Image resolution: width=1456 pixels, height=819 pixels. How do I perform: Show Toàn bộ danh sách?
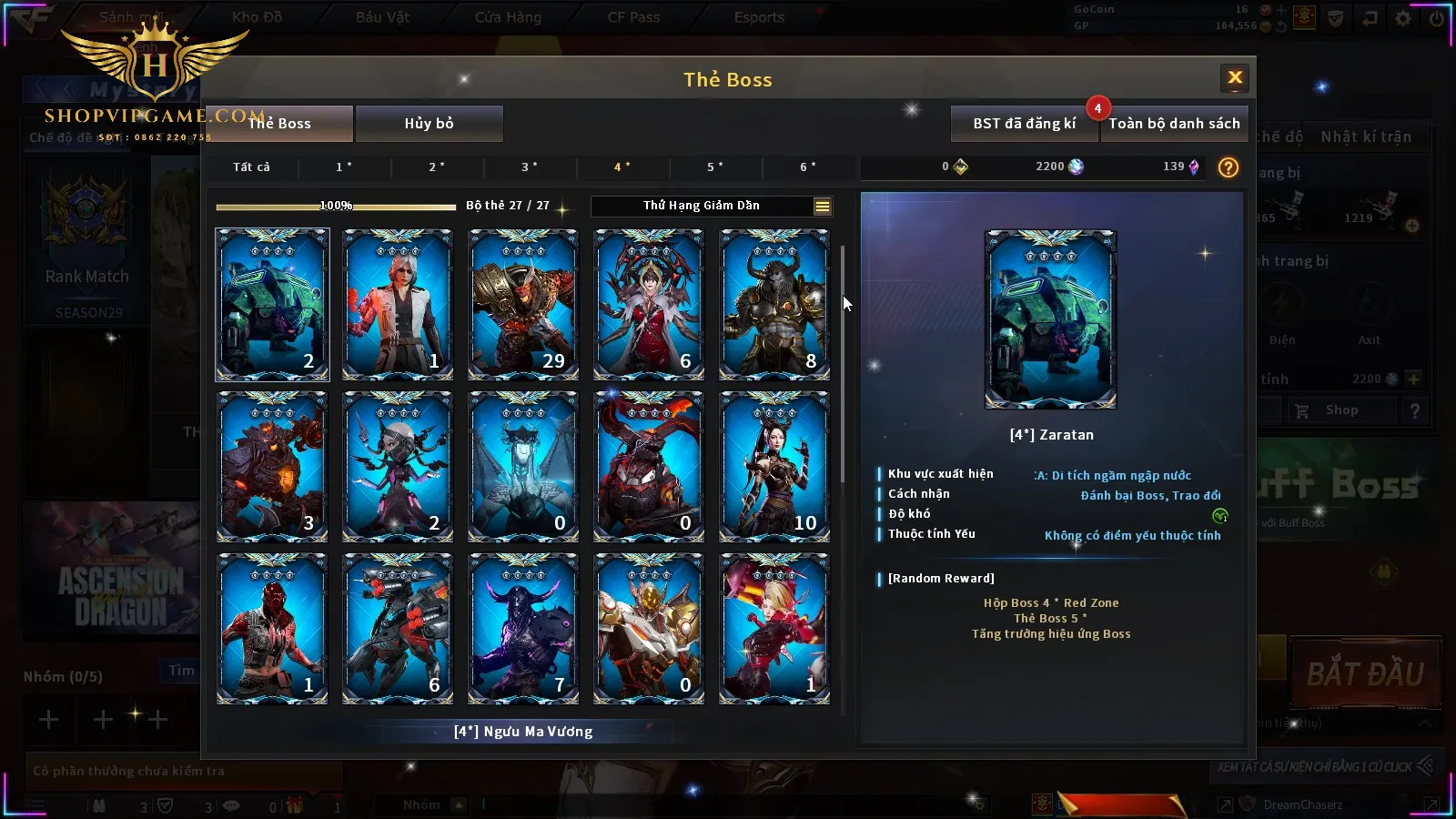[x=1174, y=124]
